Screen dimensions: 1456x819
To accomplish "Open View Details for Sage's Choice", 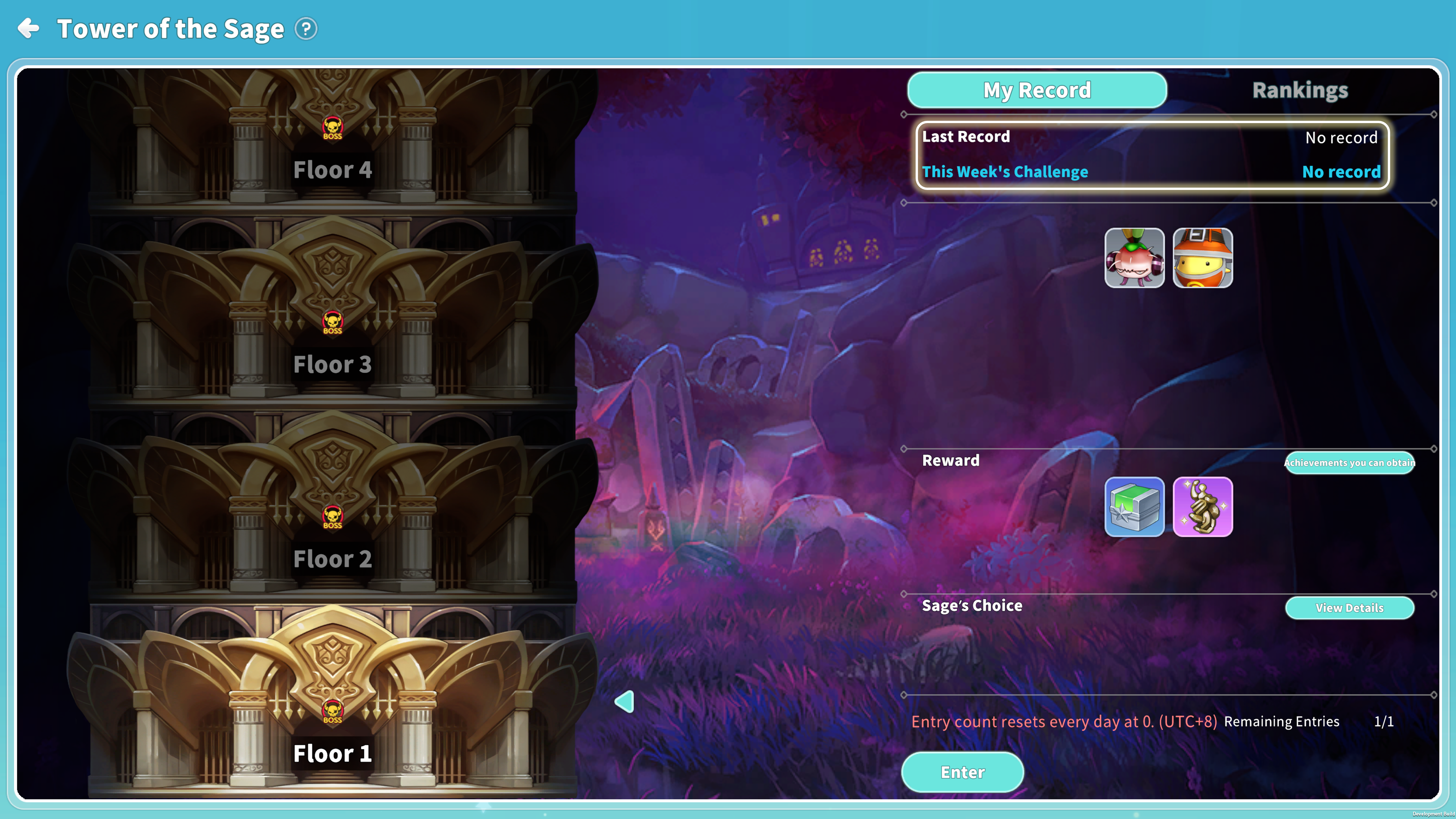I will [x=1349, y=608].
